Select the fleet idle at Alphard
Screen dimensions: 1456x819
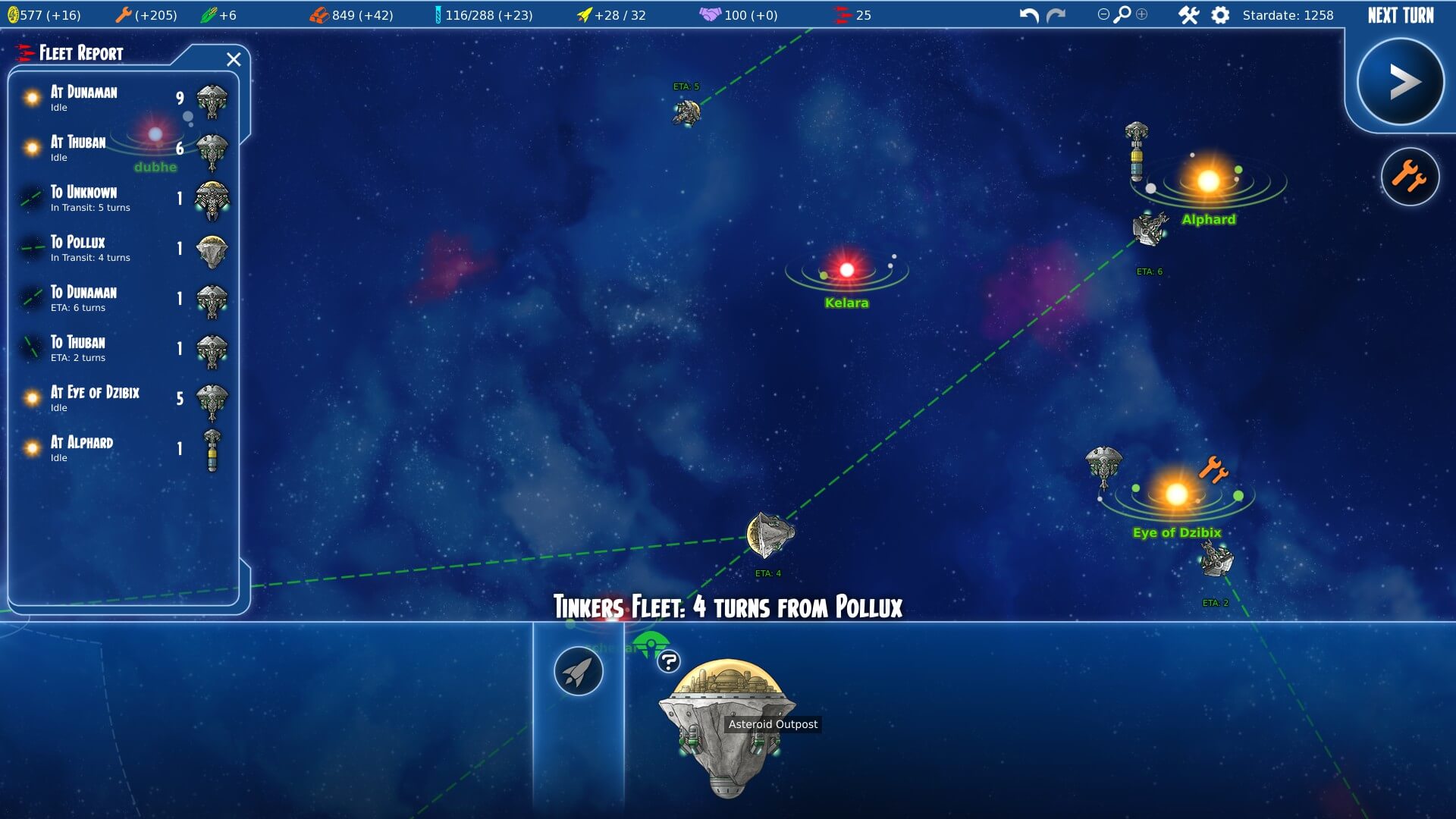tap(121, 449)
